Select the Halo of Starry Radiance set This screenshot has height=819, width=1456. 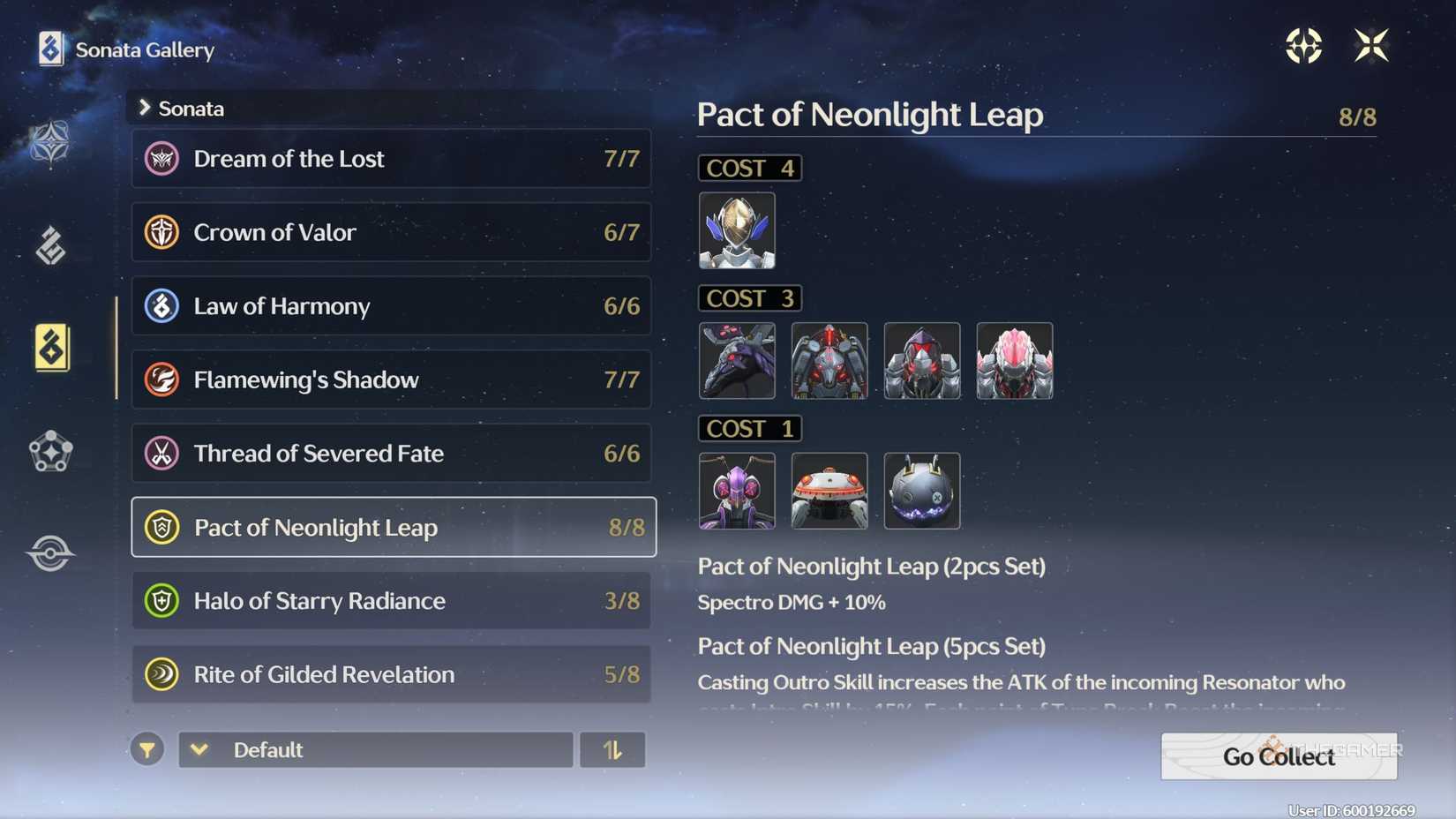[x=391, y=600]
